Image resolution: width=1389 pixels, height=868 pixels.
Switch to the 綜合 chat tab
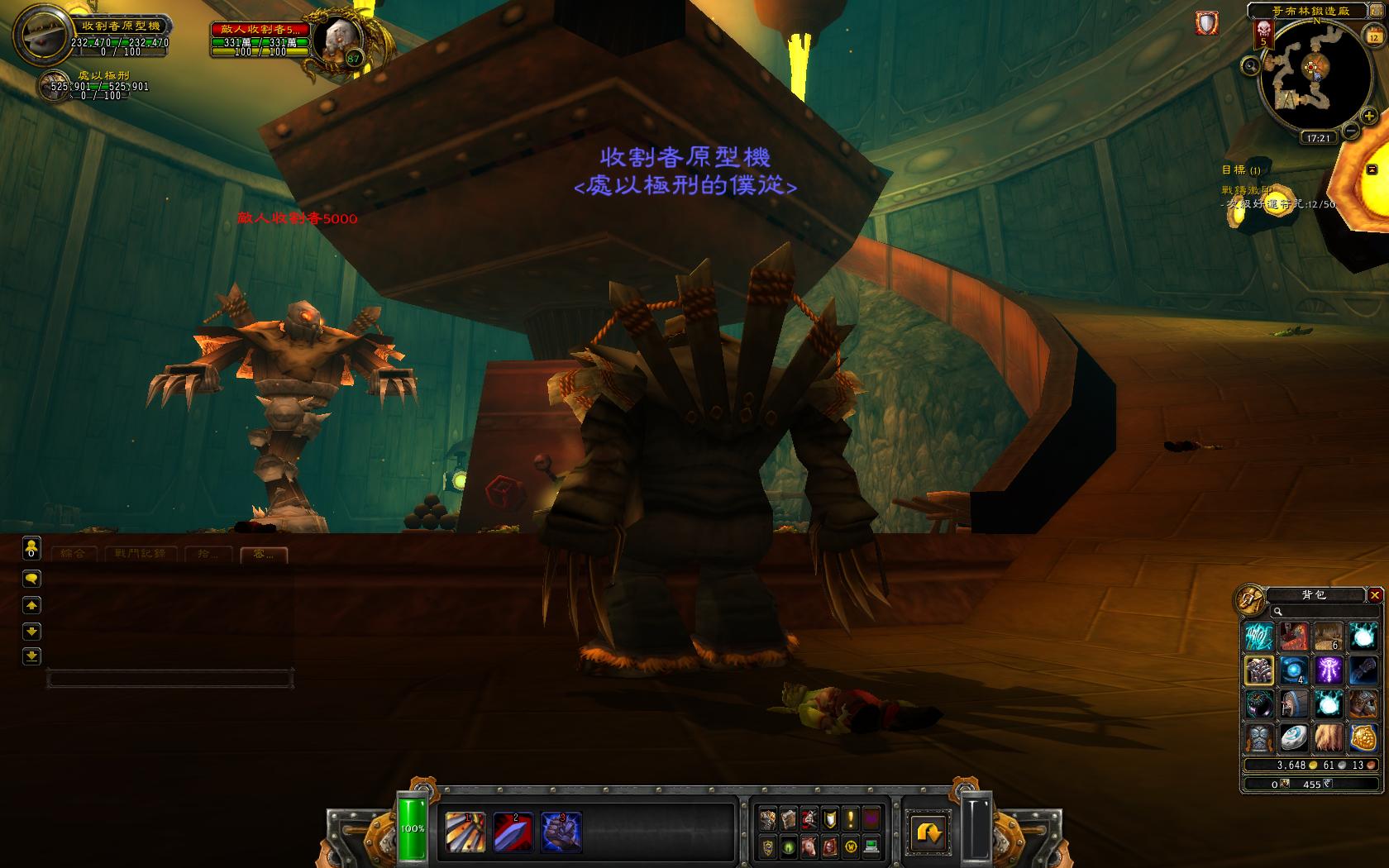pyautogui.click(x=73, y=553)
